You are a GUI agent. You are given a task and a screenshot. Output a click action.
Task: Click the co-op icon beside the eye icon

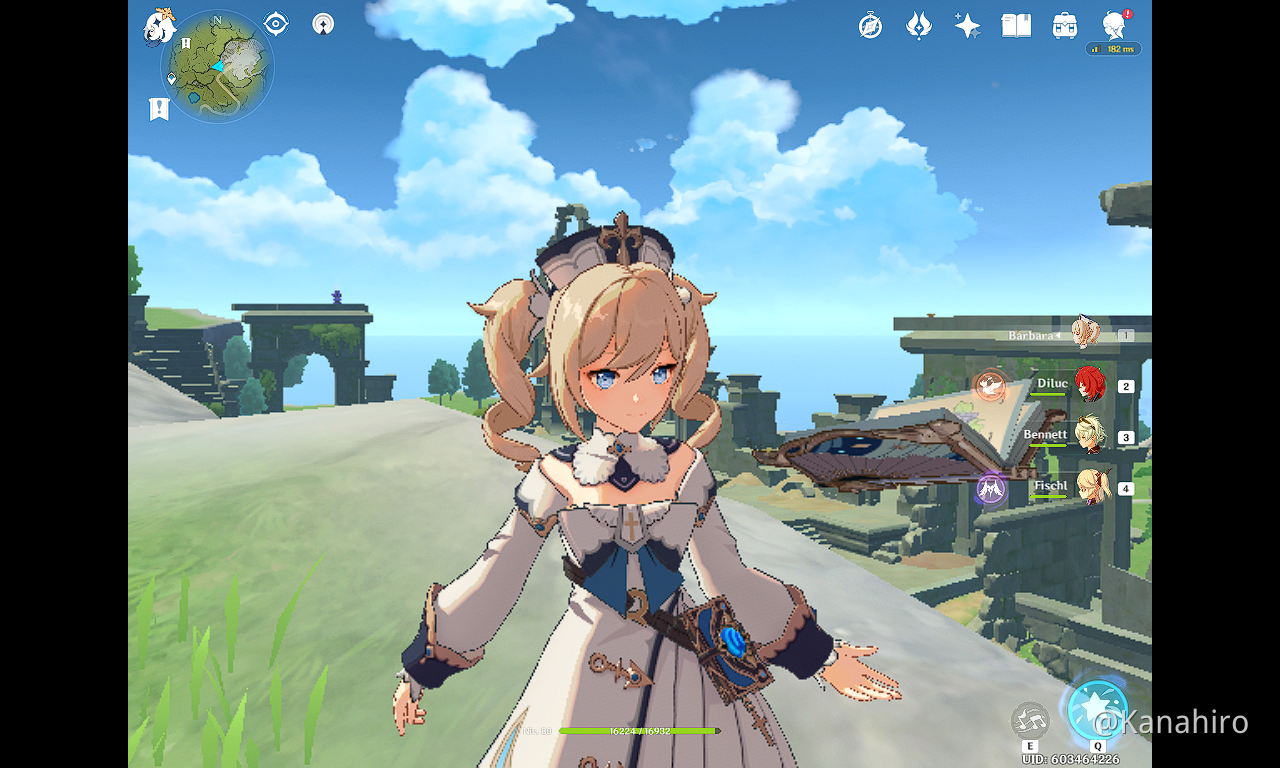coord(322,23)
